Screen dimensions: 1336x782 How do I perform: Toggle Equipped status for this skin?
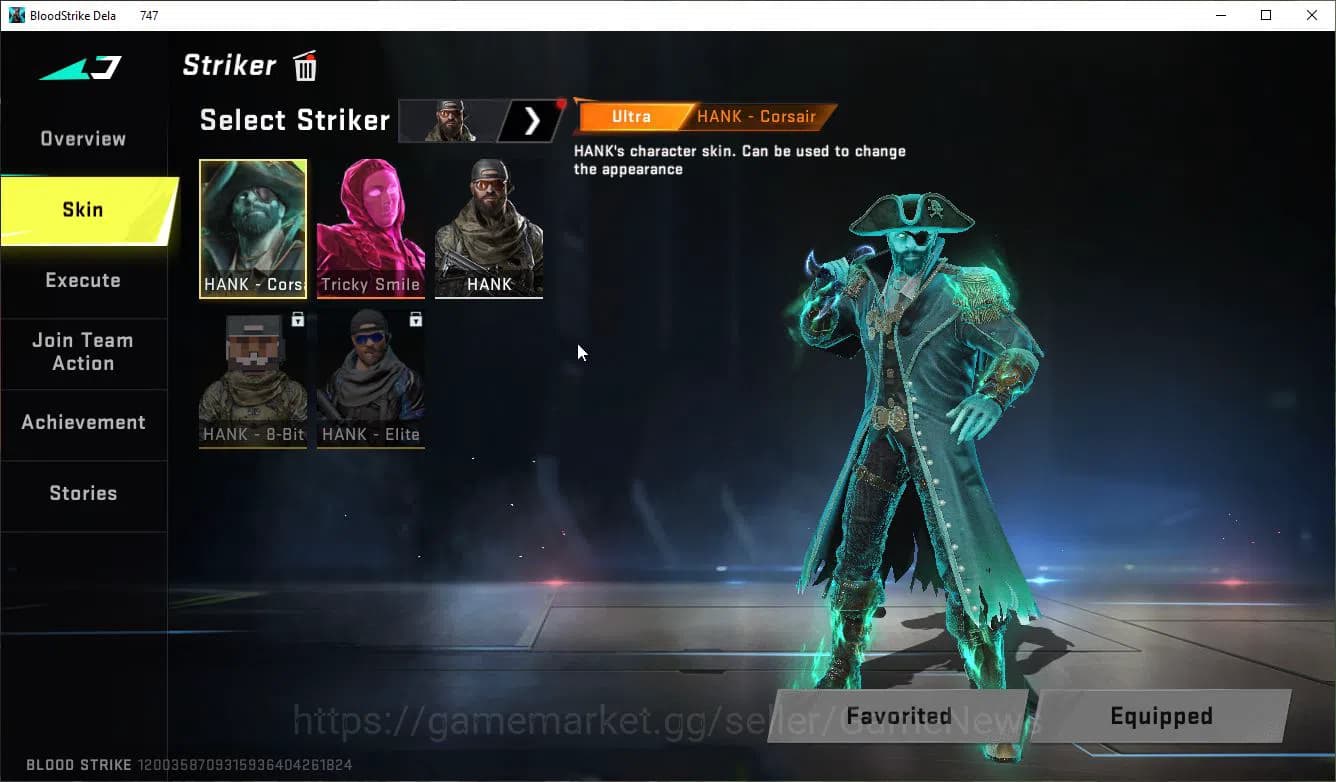[1161, 716]
